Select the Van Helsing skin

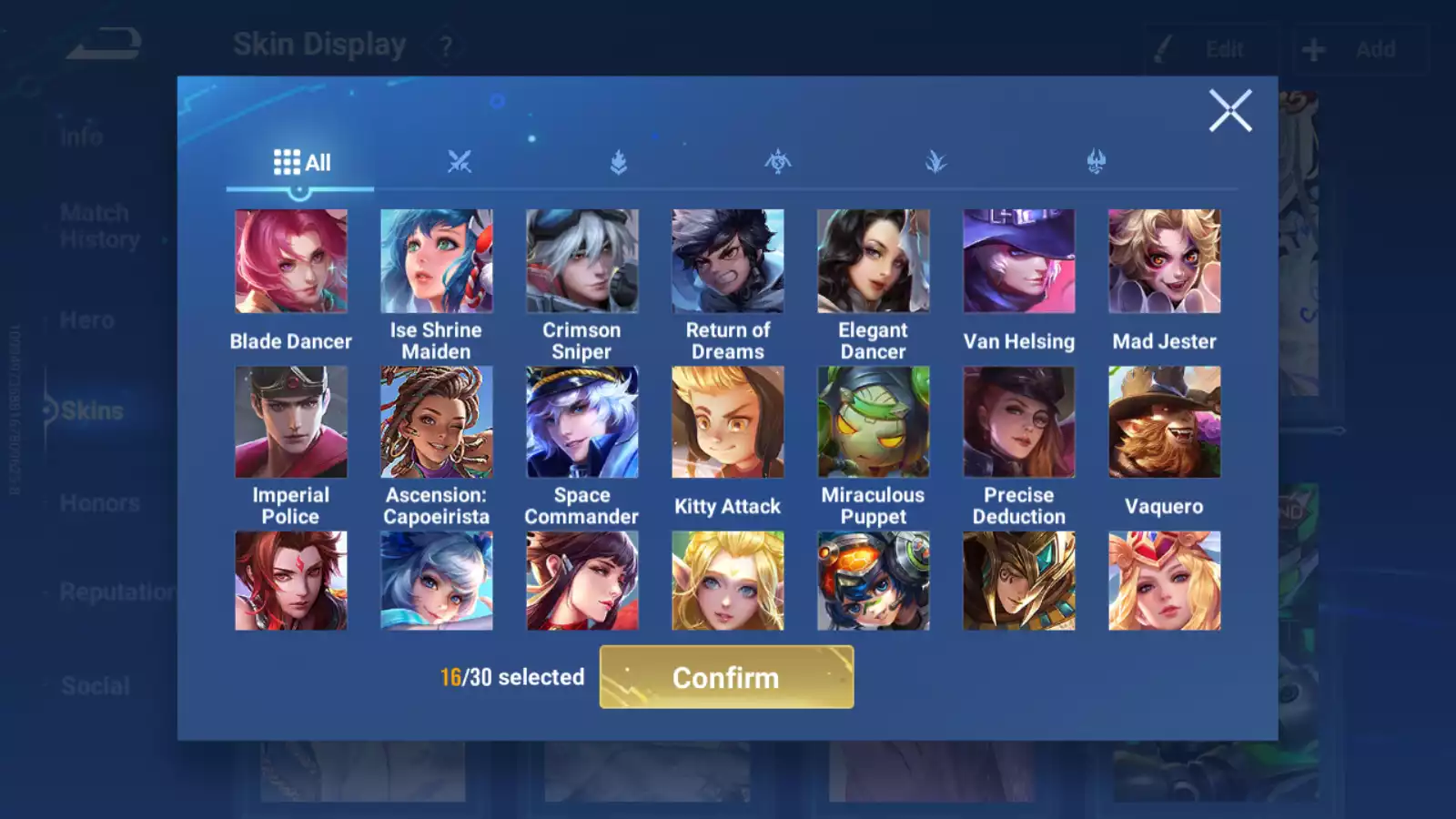pos(1019,261)
